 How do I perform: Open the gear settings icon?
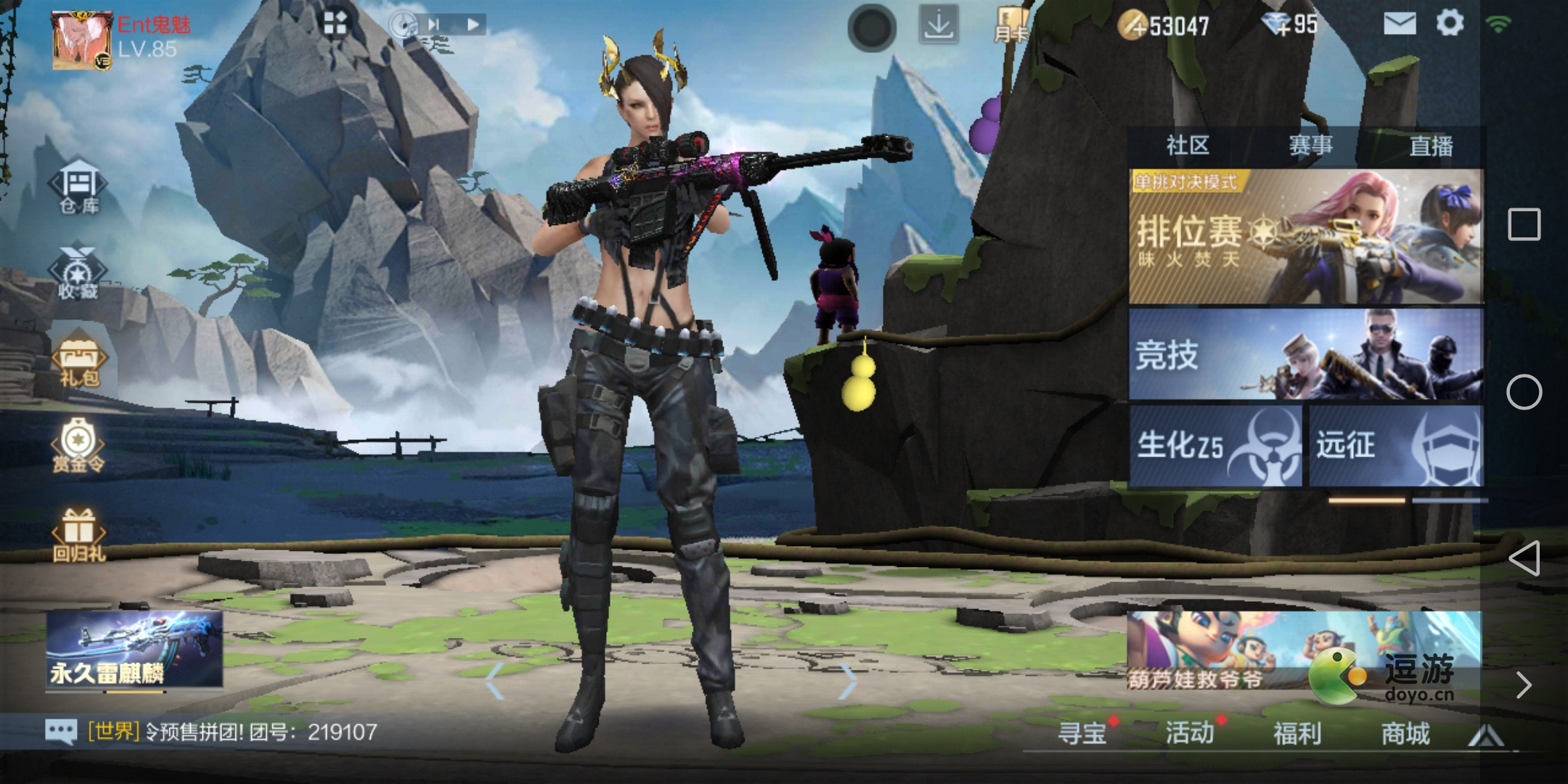tap(1450, 23)
